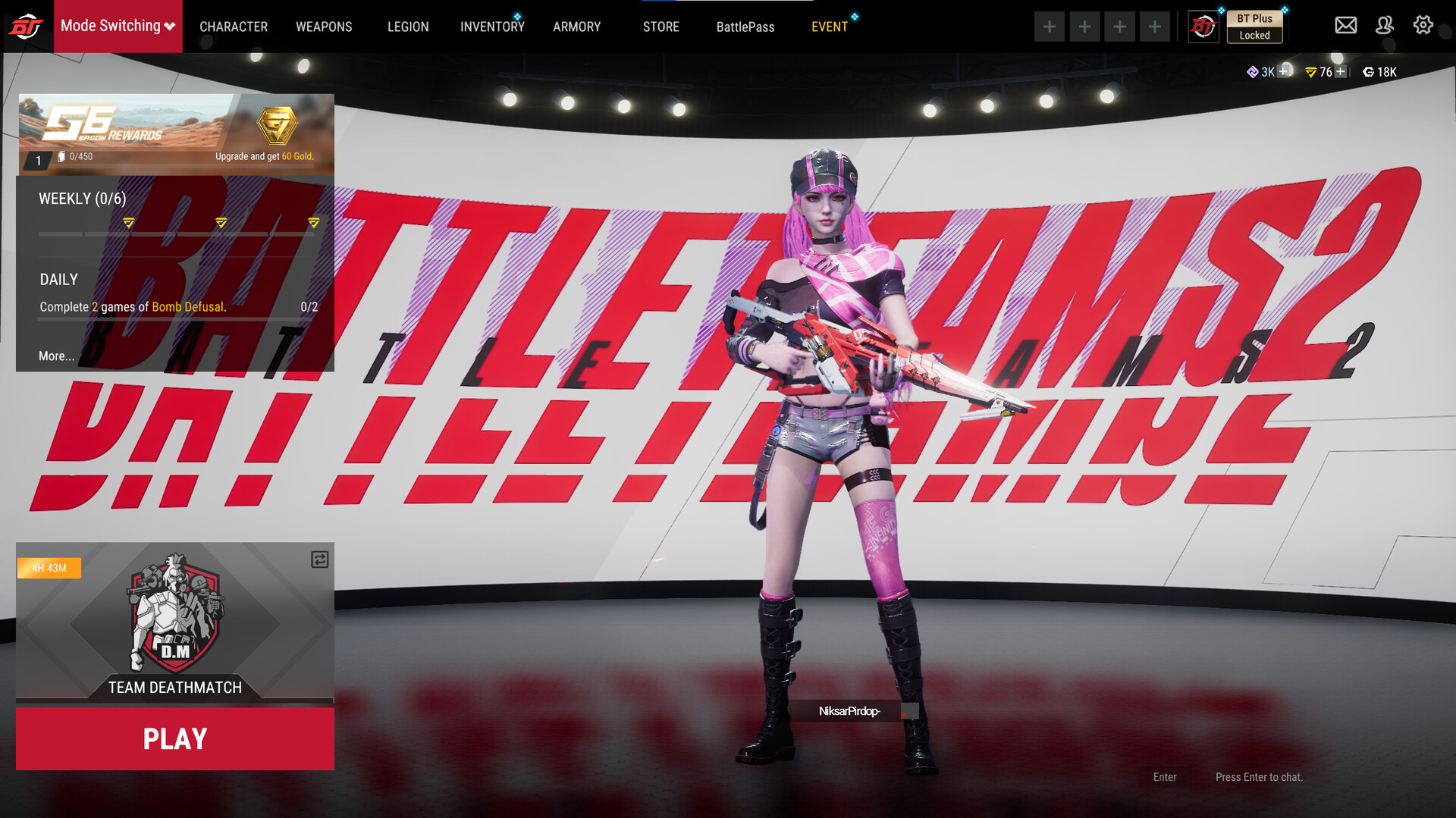
Task: Click the purple currency icon showing 3K
Action: 1254,72
